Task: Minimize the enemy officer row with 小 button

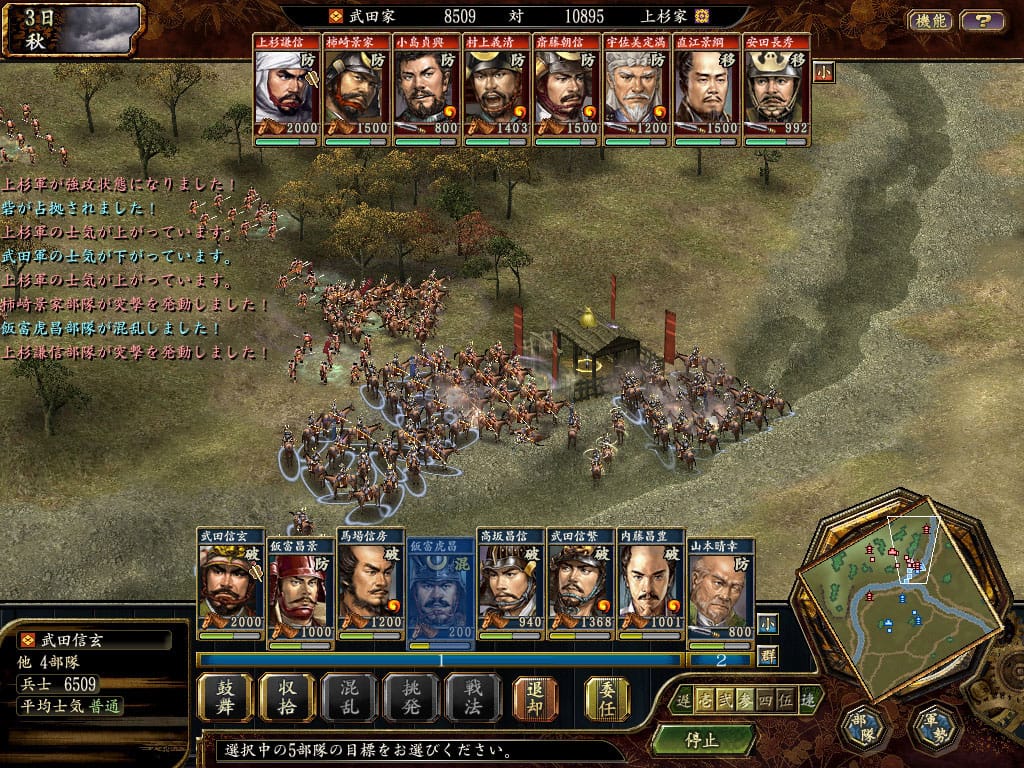Action: pos(824,72)
